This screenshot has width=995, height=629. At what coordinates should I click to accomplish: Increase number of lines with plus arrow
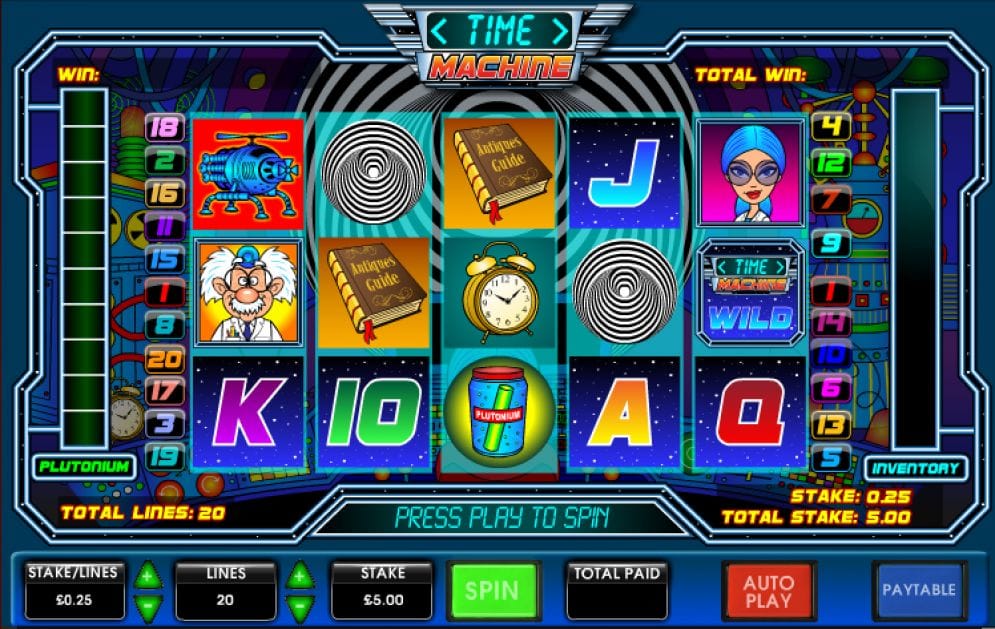click(x=299, y=575)
